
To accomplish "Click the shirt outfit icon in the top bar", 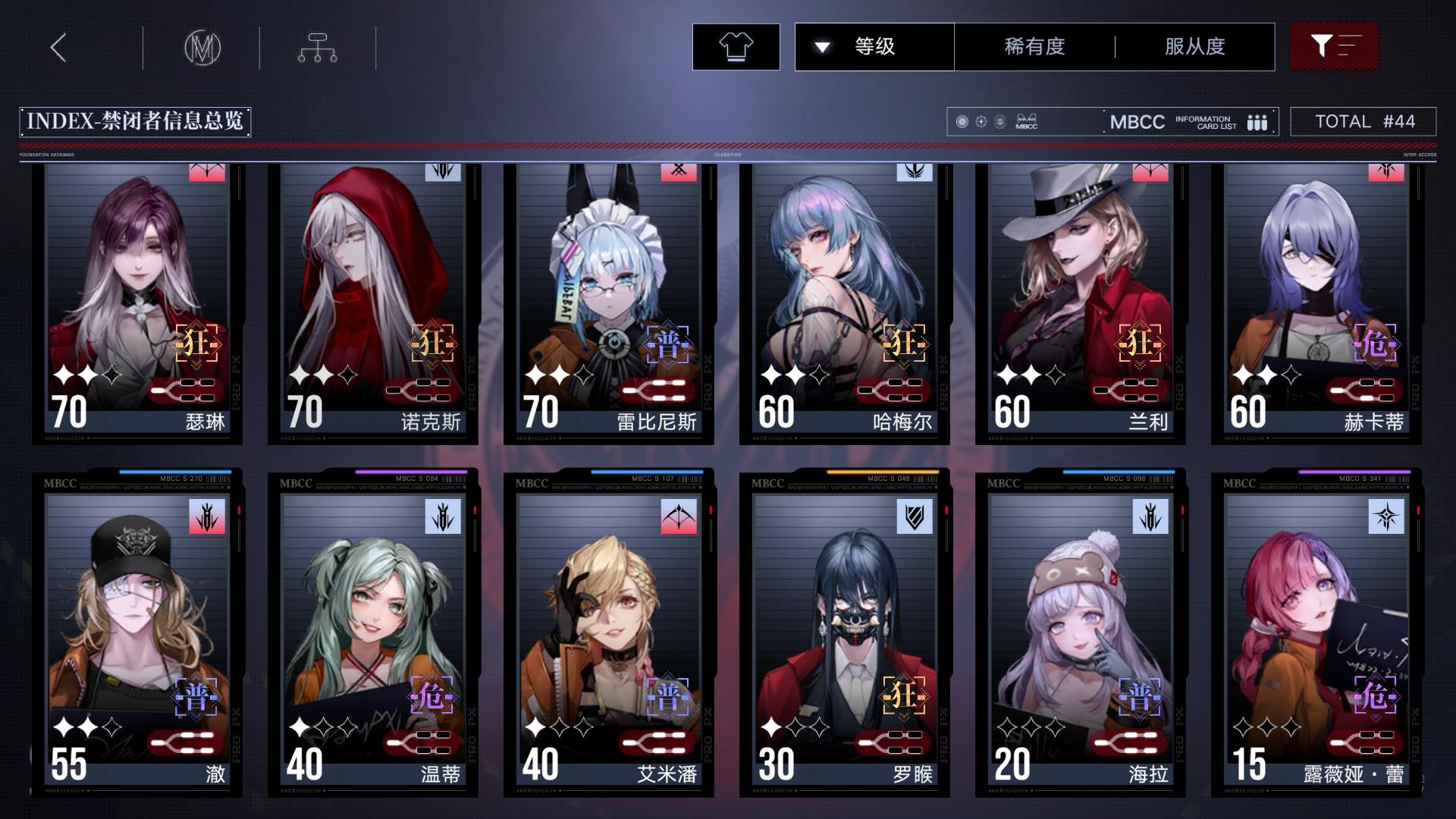I will click(735, 46).
